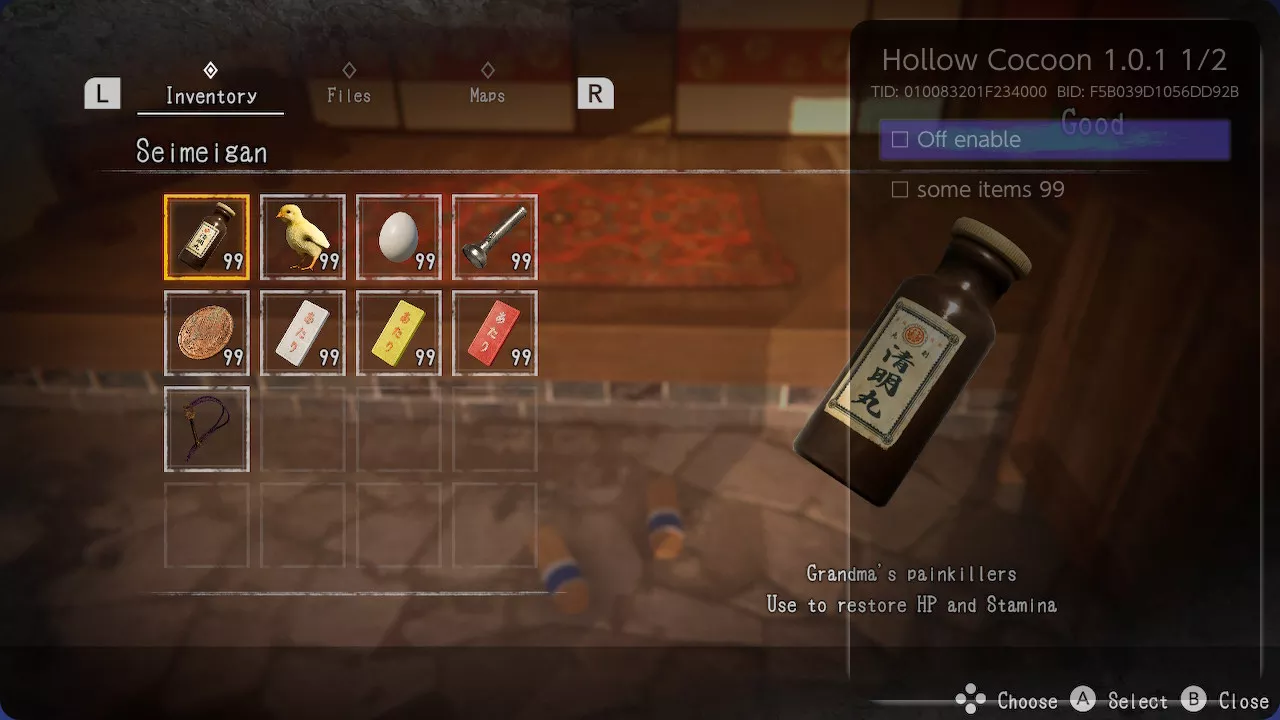Select the Seimeigan medicine bottle slot
The height and width of the screenshot is (720, 1280).
[207, 237]
